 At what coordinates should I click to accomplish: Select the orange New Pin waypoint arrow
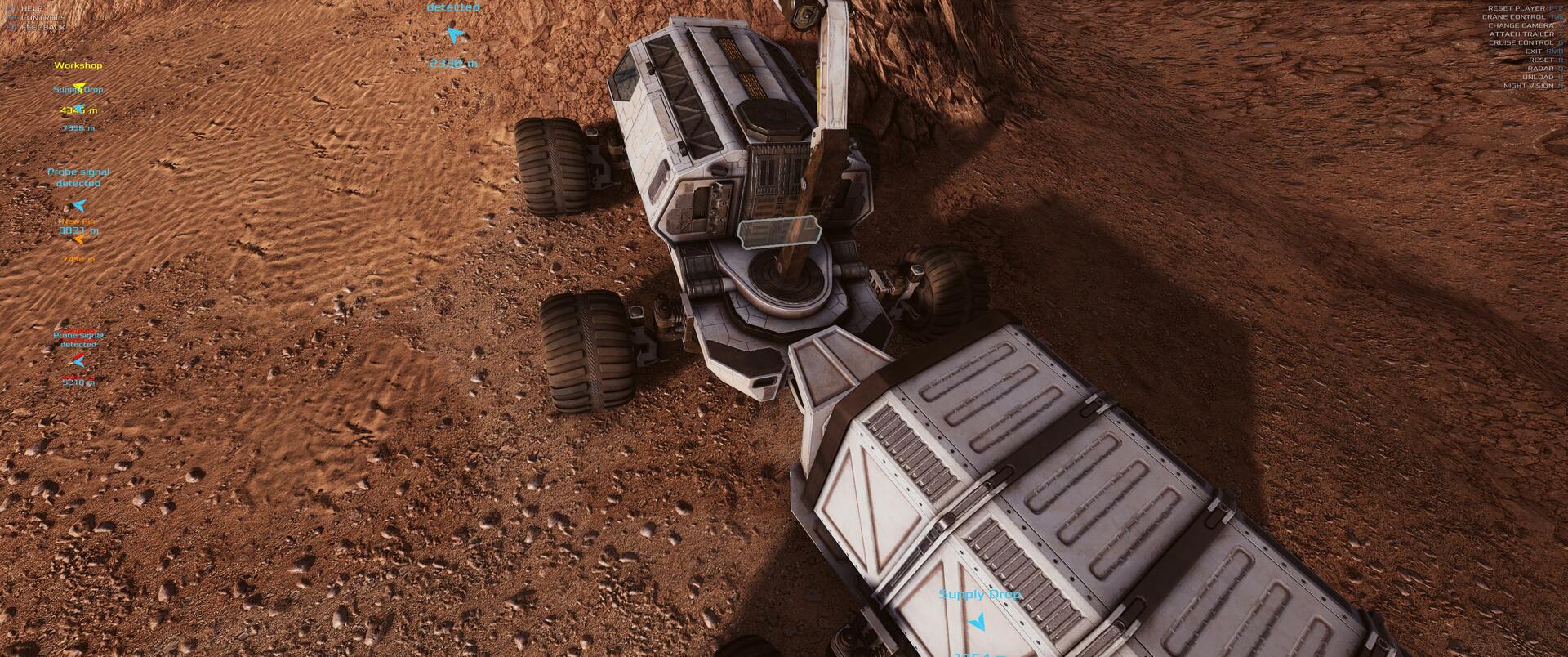(x=78, y=240)
